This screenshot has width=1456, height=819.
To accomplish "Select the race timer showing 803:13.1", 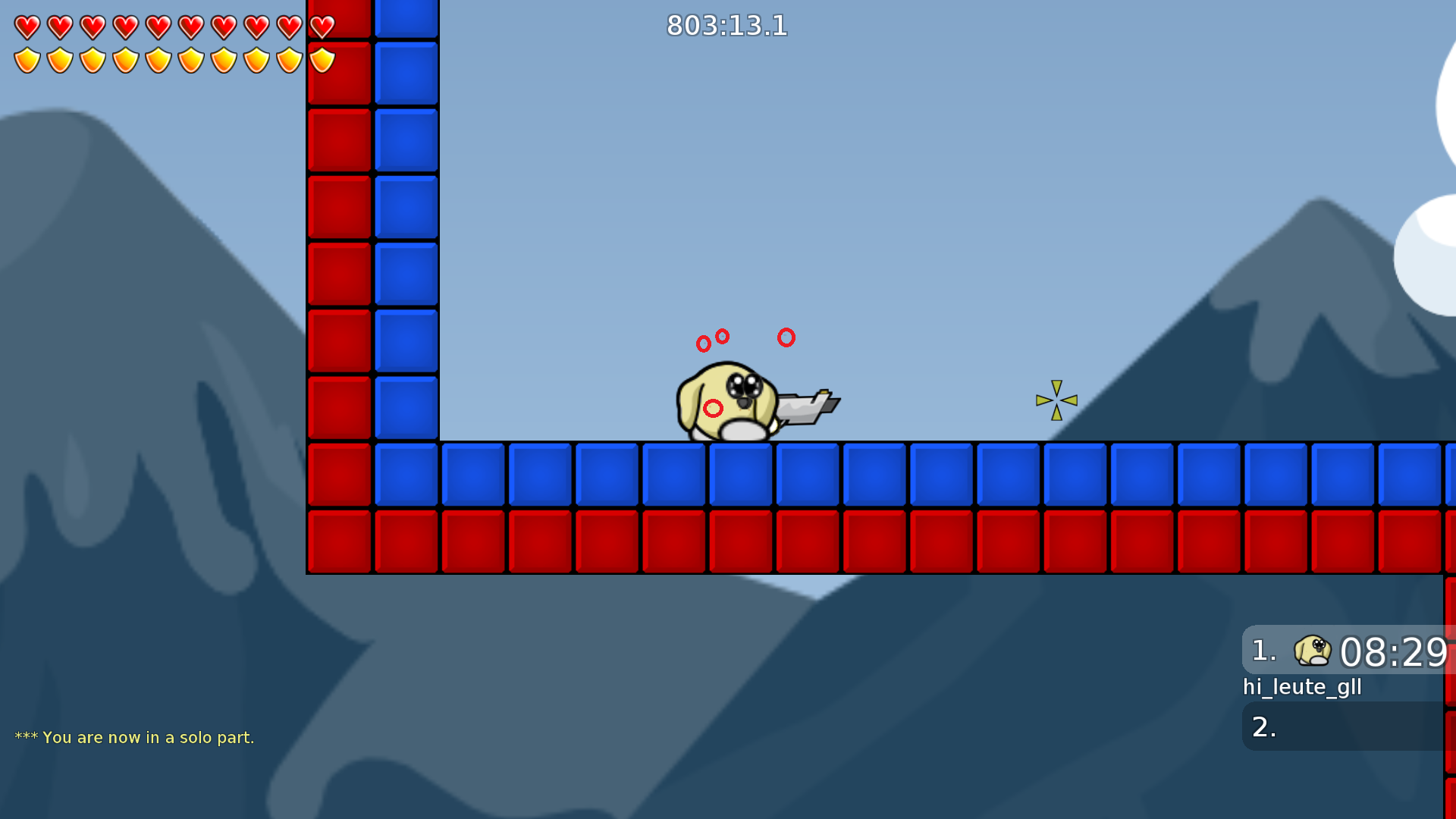I will pos(726,27).
